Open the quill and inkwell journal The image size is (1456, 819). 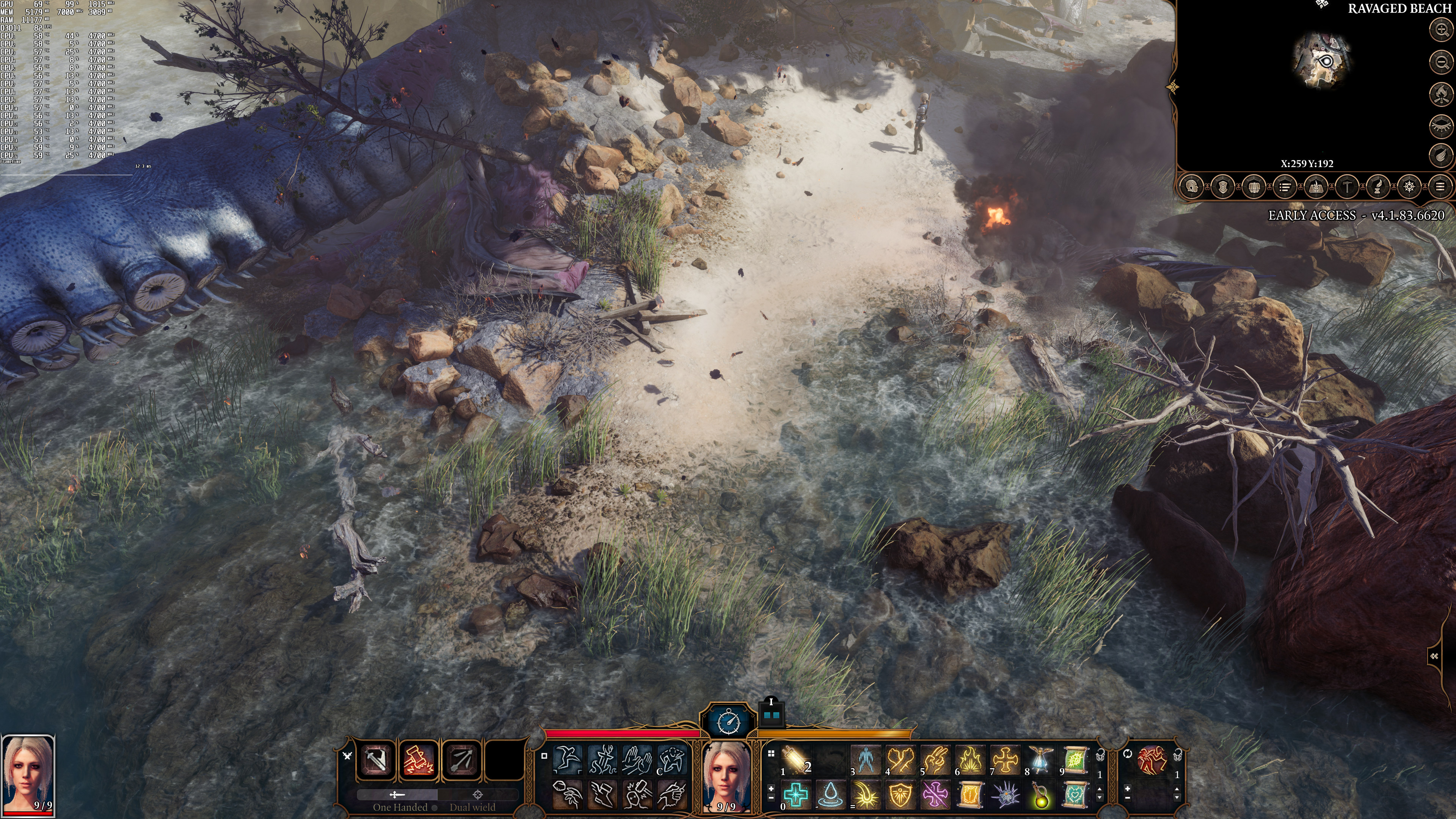coord(1378,187)
